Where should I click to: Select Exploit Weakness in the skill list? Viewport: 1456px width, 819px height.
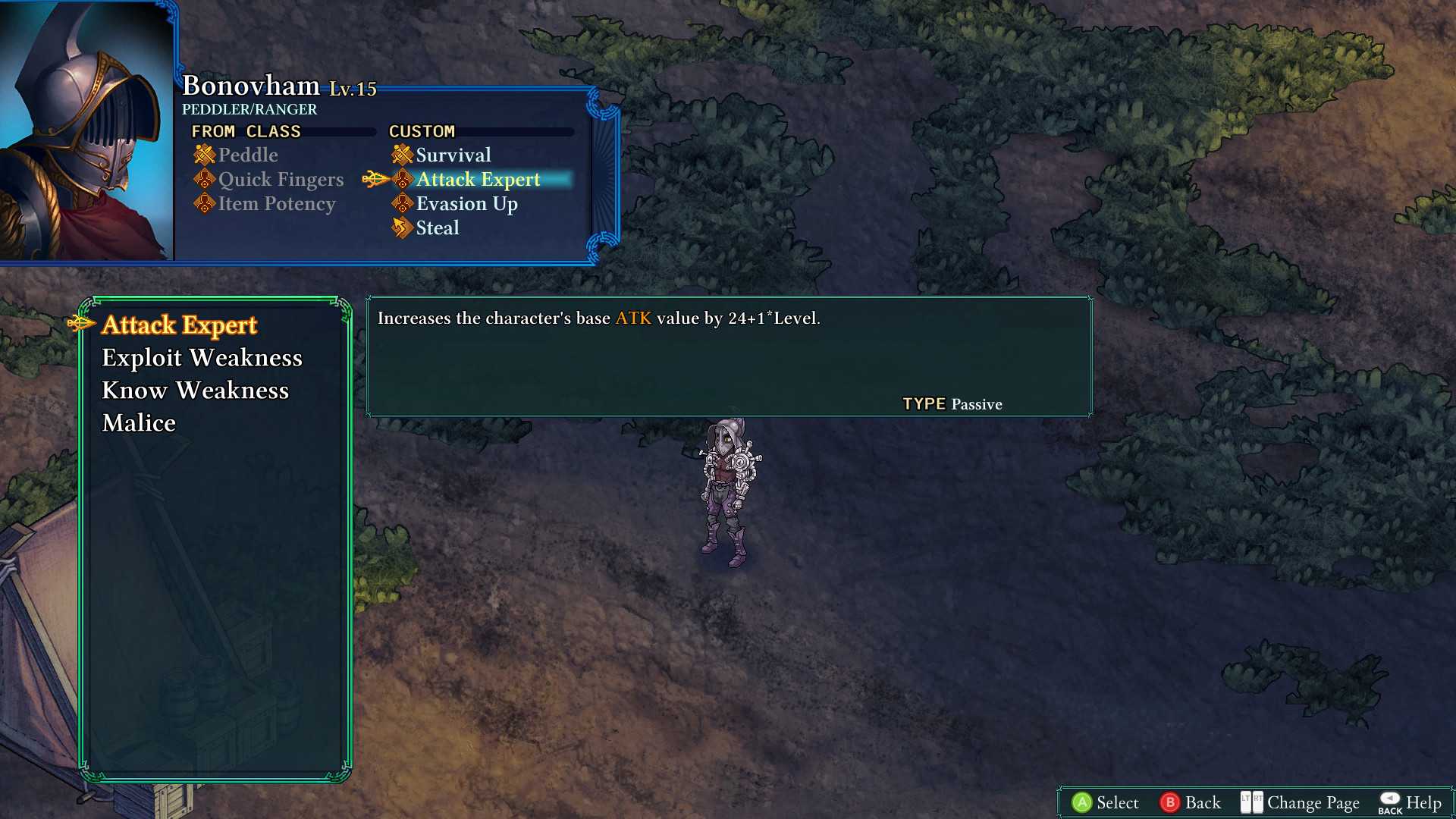point(202,357)
